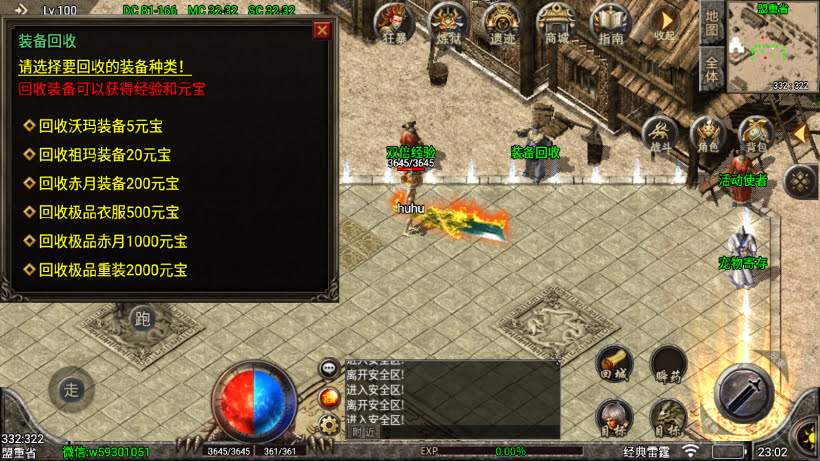Open the 指南 guide book
The height and width of the screenshot is (461, 820).
(x=609, y=23)
